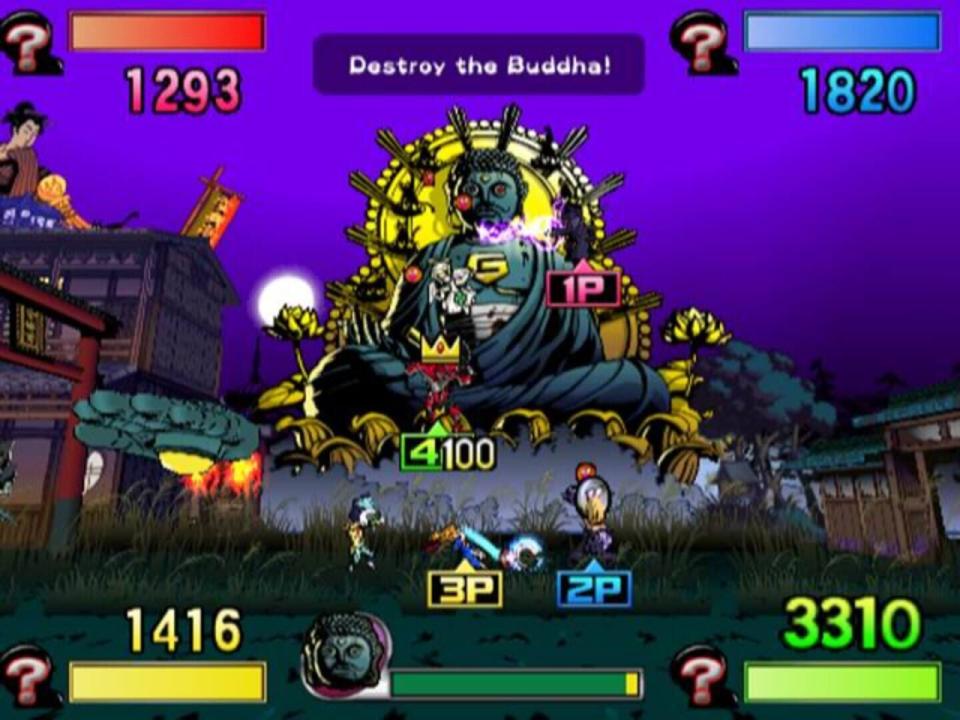
Task: Select the yellow 3P player marker
Action: [x=465, y=588]
